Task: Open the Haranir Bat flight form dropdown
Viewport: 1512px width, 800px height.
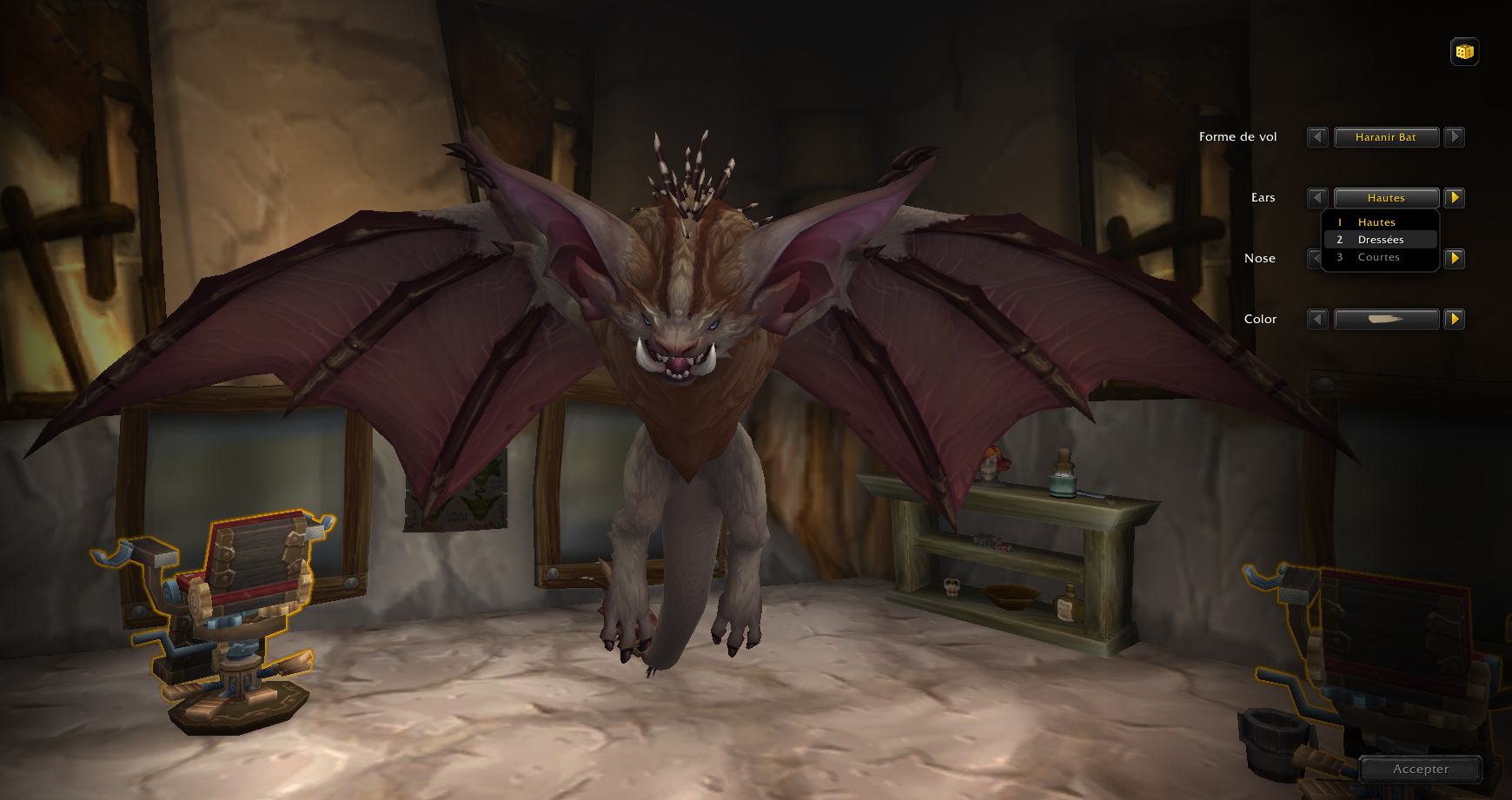Action: pos(1386,136)
